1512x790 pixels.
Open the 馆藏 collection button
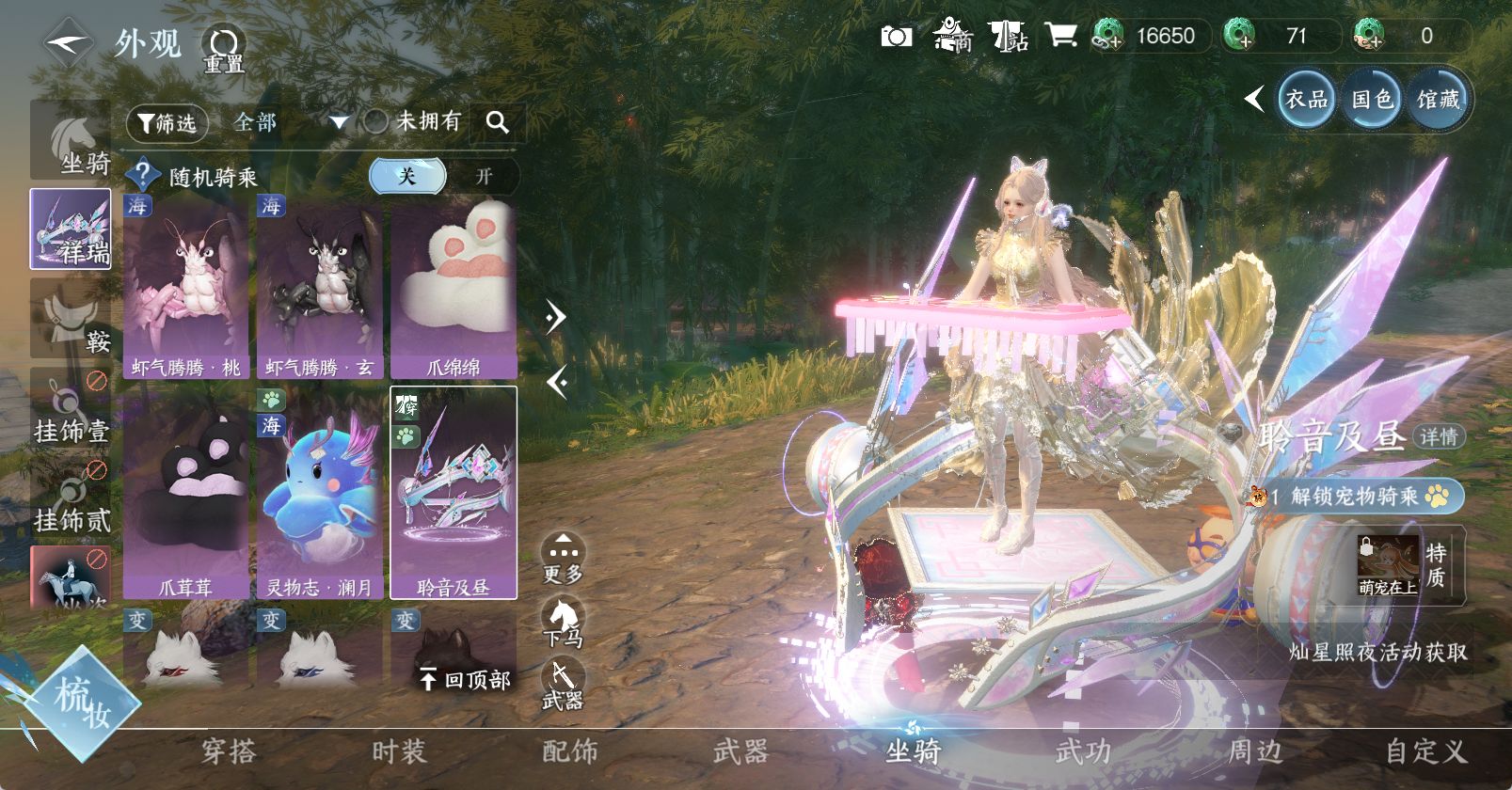point(1438,99)
